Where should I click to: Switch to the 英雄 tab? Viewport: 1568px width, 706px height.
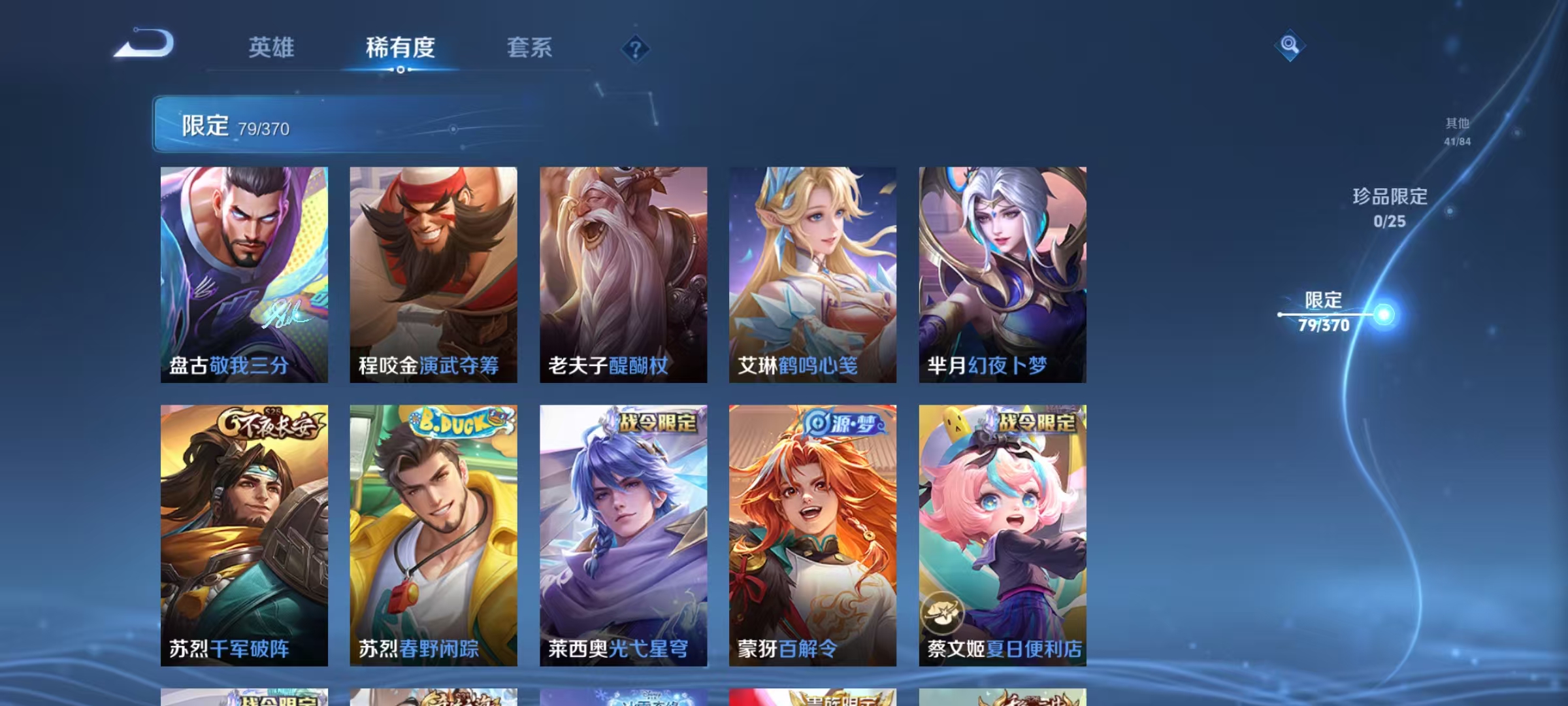272,48
